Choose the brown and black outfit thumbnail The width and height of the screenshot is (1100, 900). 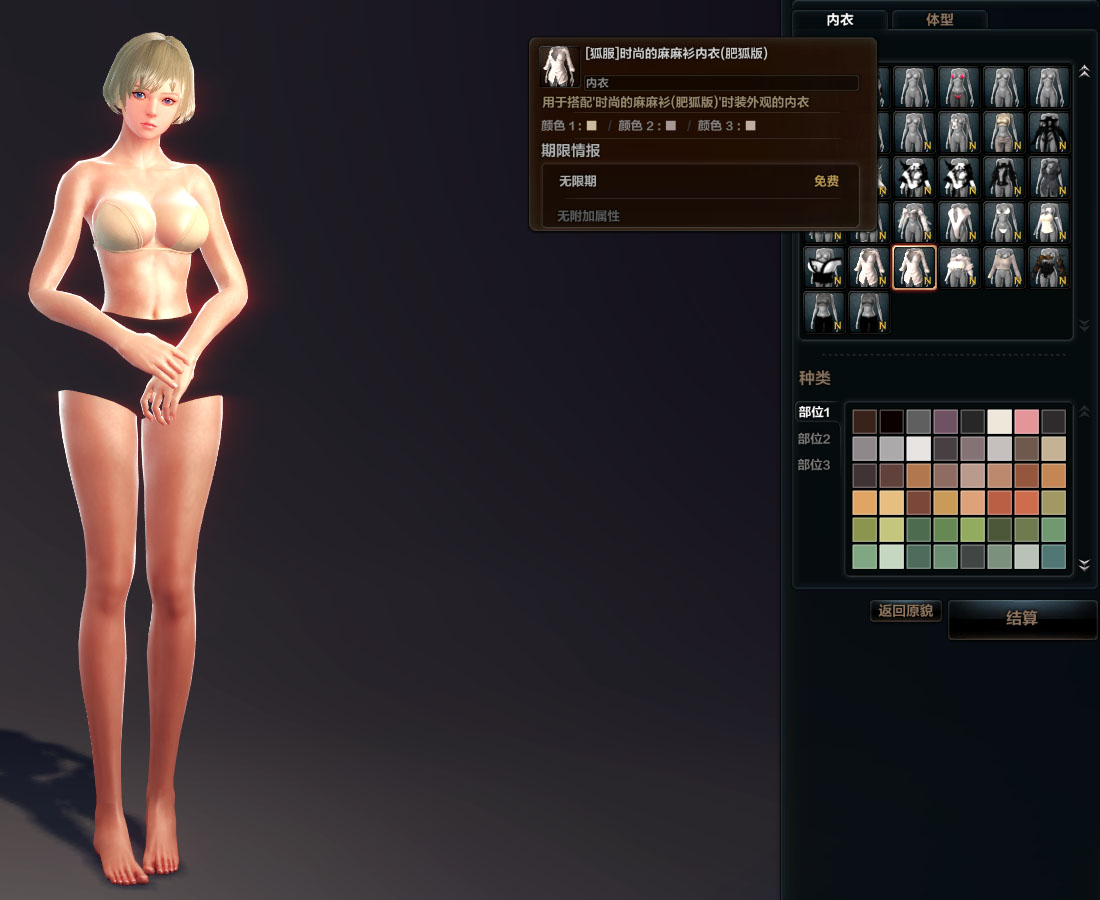click(1049, 267)
